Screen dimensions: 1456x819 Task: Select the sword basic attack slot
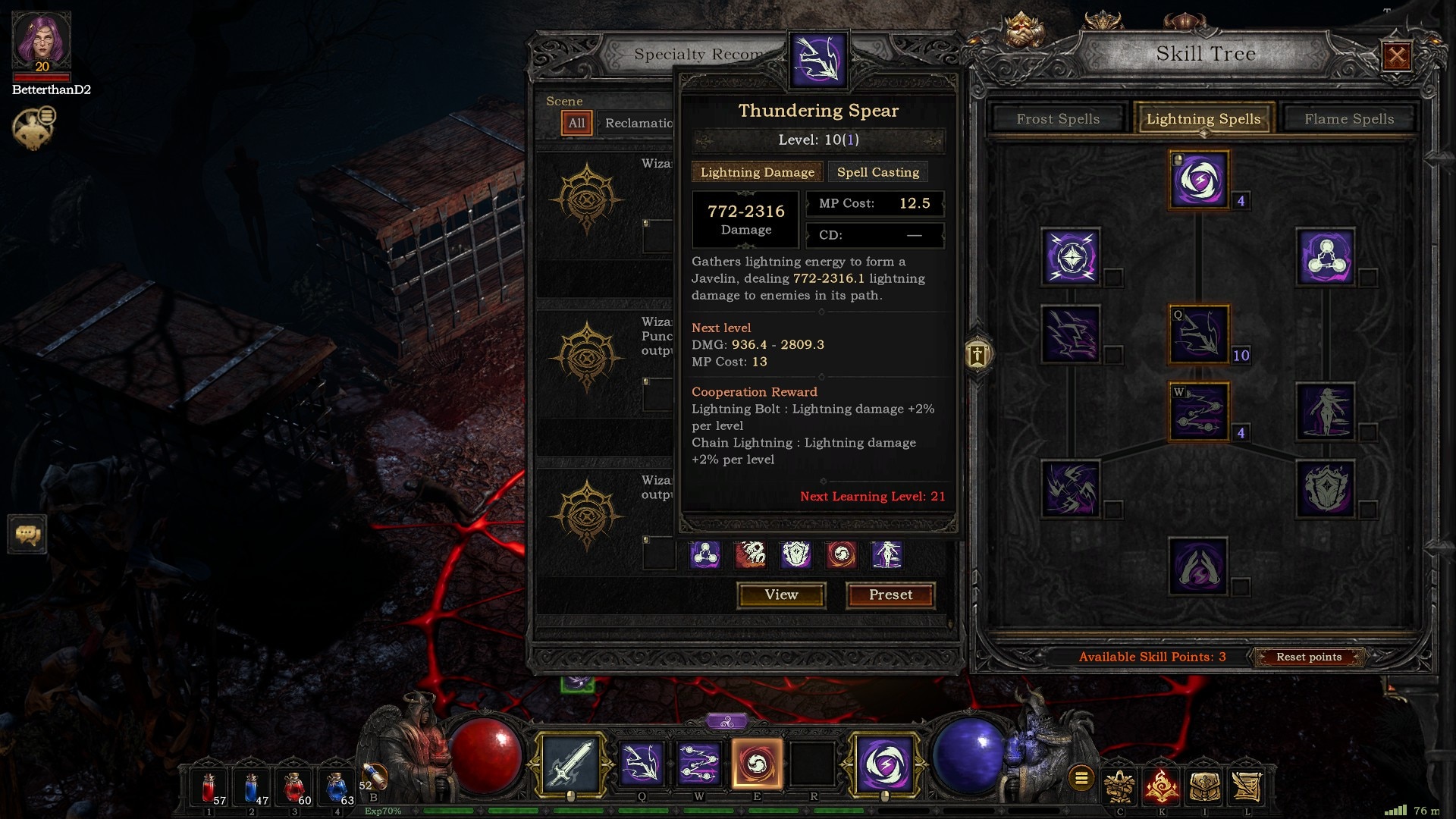[570, 764]
